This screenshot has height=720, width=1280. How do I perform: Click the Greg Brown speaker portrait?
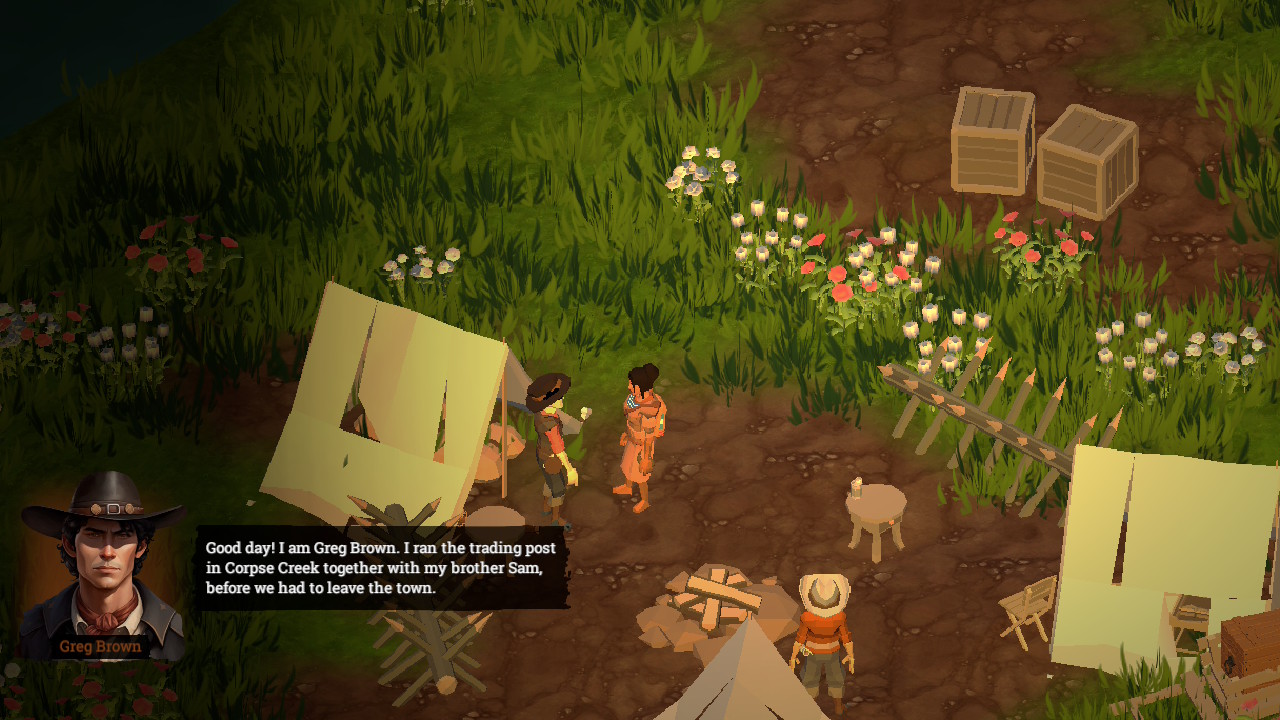101,564
